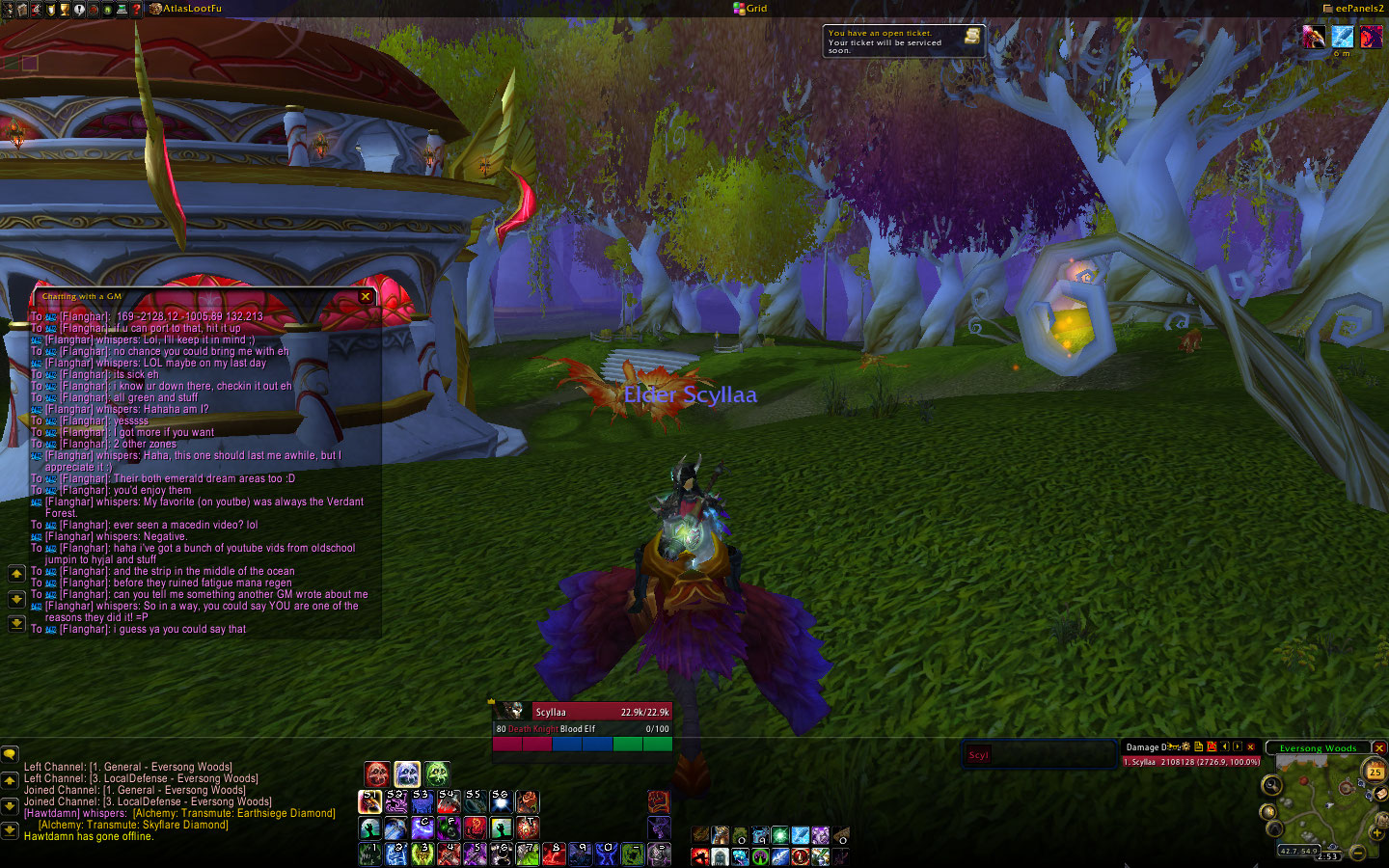The height and width of the screenshot is (868, 1389).
Task: Click the minimap tracking magnifier button
Action: 1272,786
